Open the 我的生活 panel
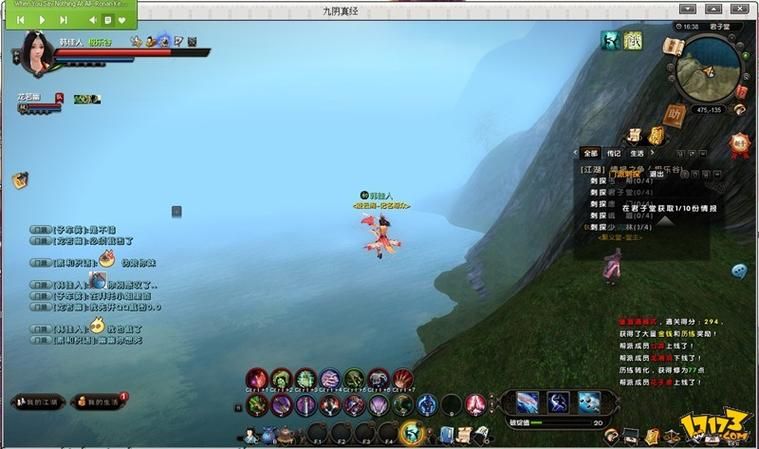The height and width of the screenshot is (449, 759). tap(101, 401)
